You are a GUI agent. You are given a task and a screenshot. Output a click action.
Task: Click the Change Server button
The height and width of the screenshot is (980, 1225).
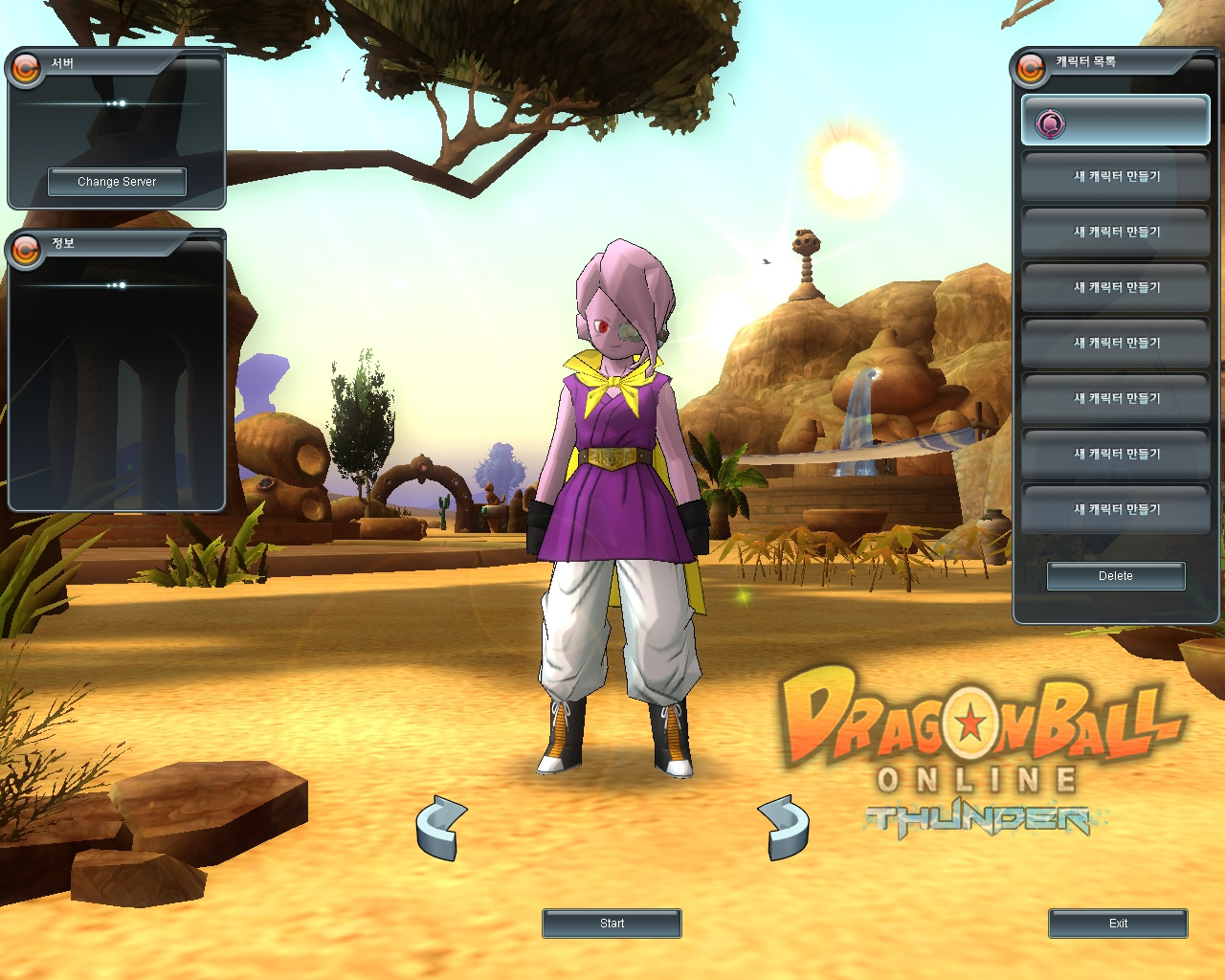coord(117,182)
